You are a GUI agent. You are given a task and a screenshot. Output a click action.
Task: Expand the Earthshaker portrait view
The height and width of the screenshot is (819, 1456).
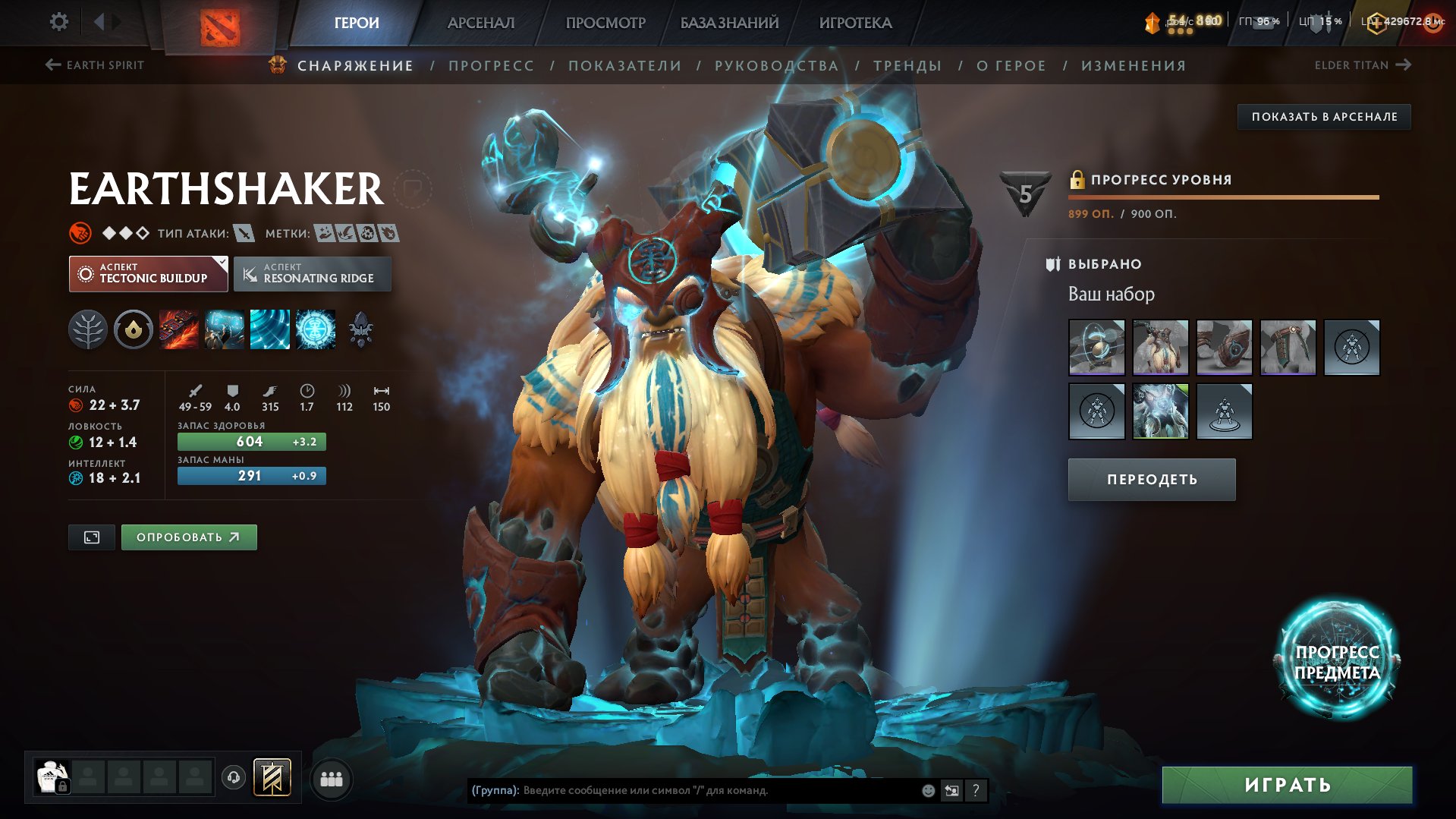coord(91,537)
